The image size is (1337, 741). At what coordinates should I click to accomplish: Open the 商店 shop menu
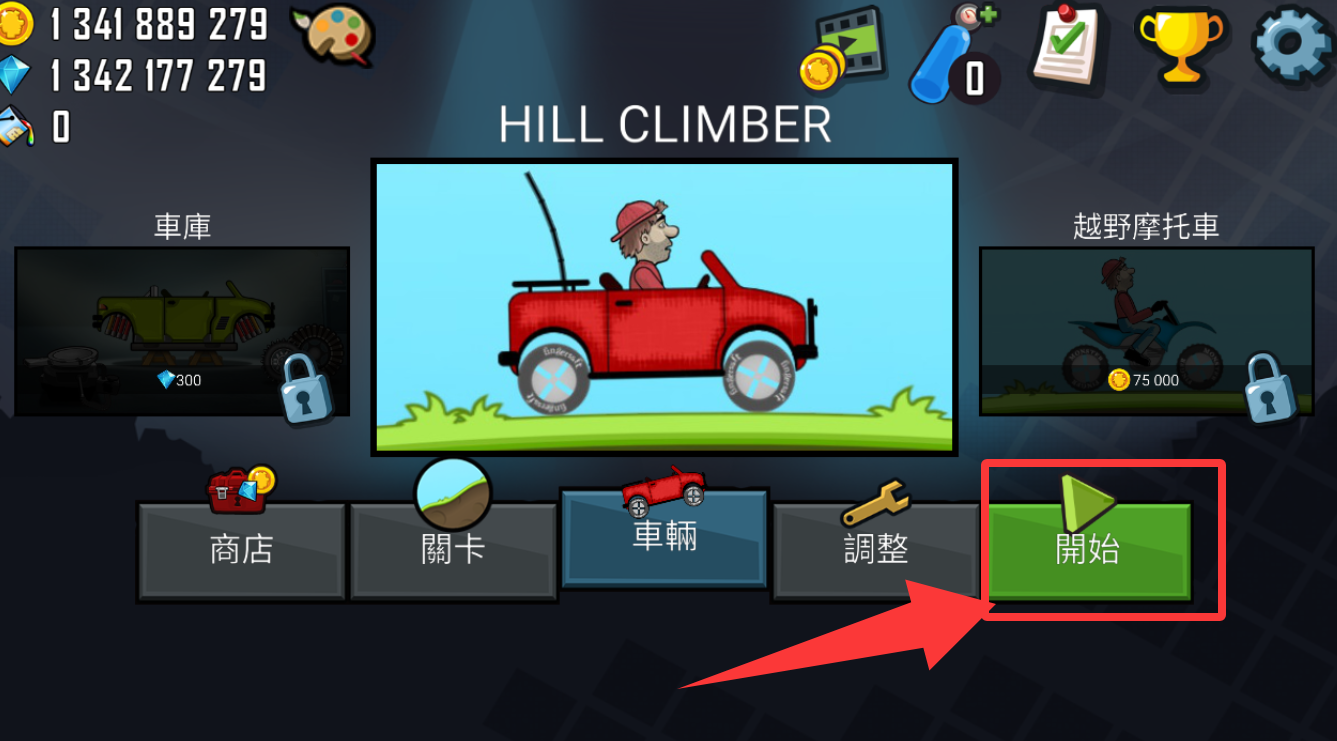pos(241,550)
